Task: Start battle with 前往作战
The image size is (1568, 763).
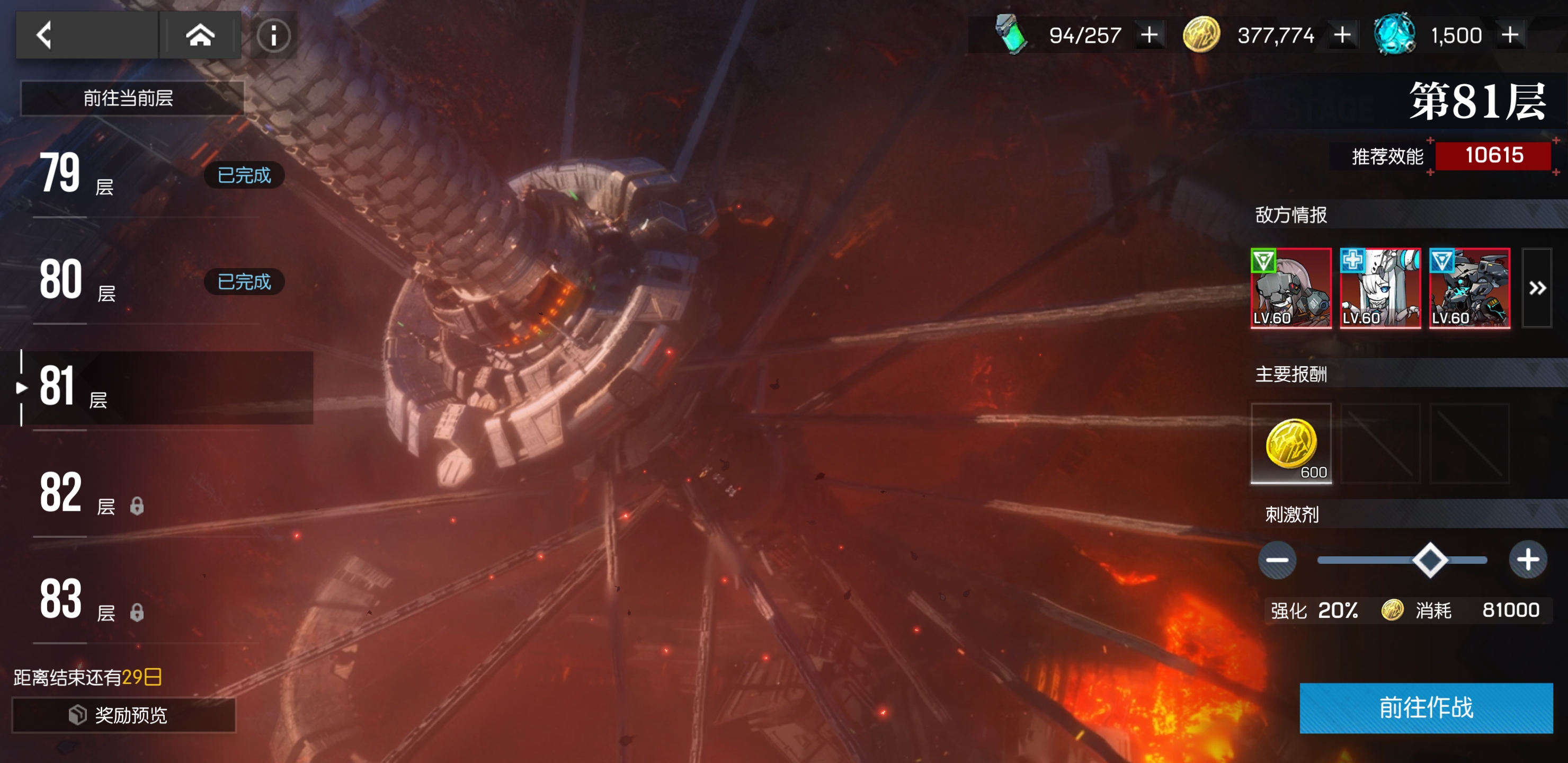Action: [x=1426, y=707]
